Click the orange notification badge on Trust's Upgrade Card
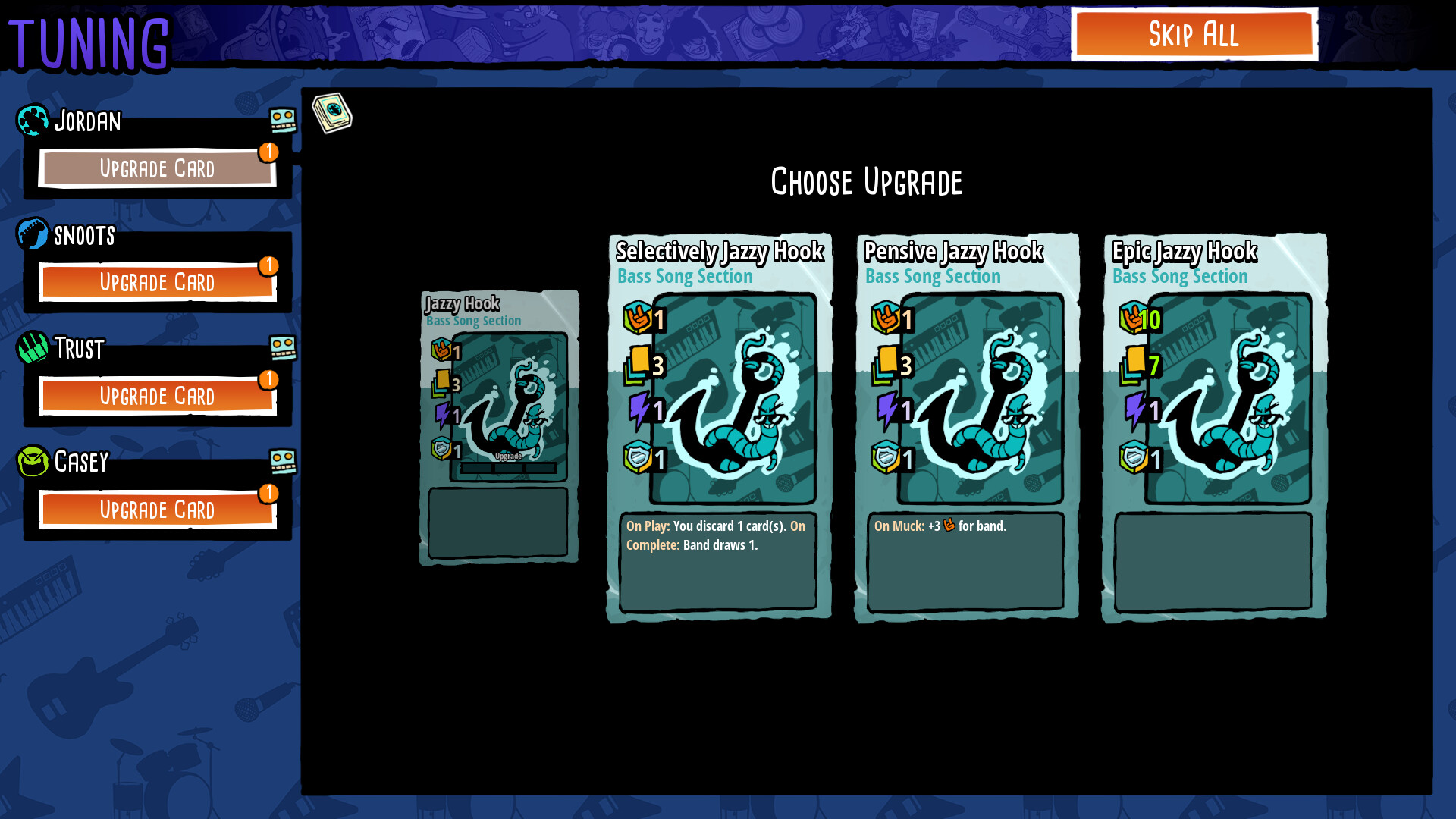The image size is (1456, 819). [269, 381]
